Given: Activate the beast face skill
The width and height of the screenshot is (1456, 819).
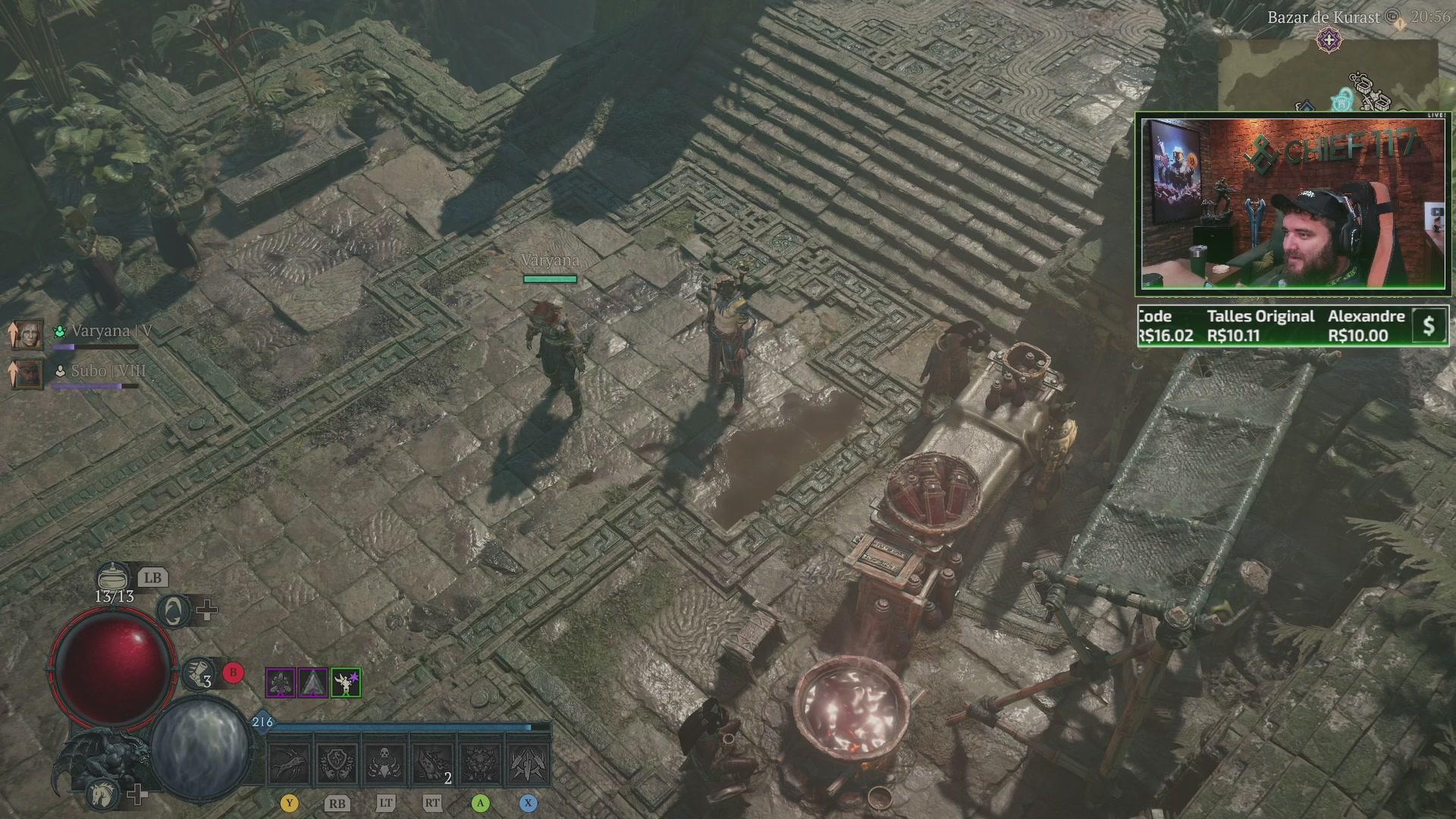Looking at the screenshot, I should 480,764.
